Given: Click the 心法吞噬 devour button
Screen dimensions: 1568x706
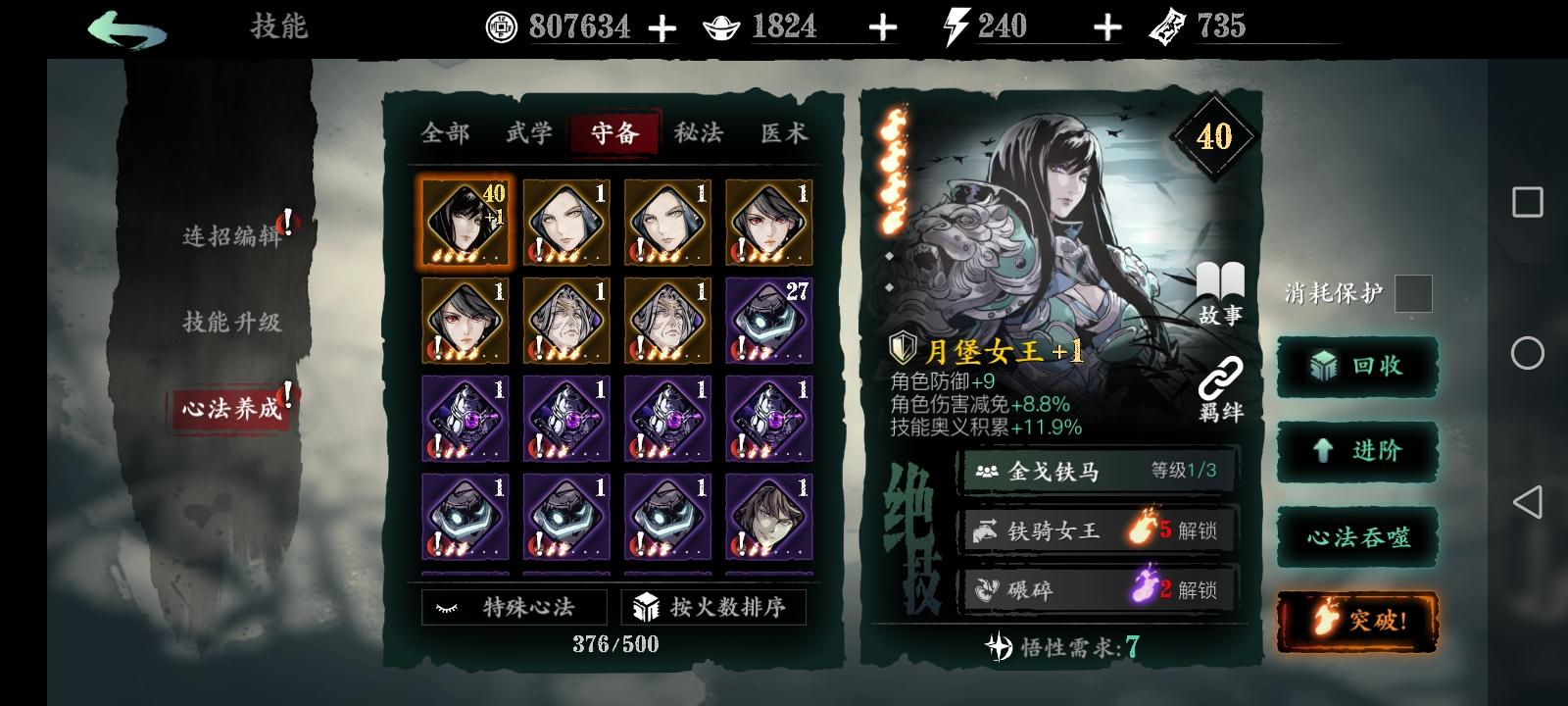Looking at the screenshot, I should (x=1357, y=536).
